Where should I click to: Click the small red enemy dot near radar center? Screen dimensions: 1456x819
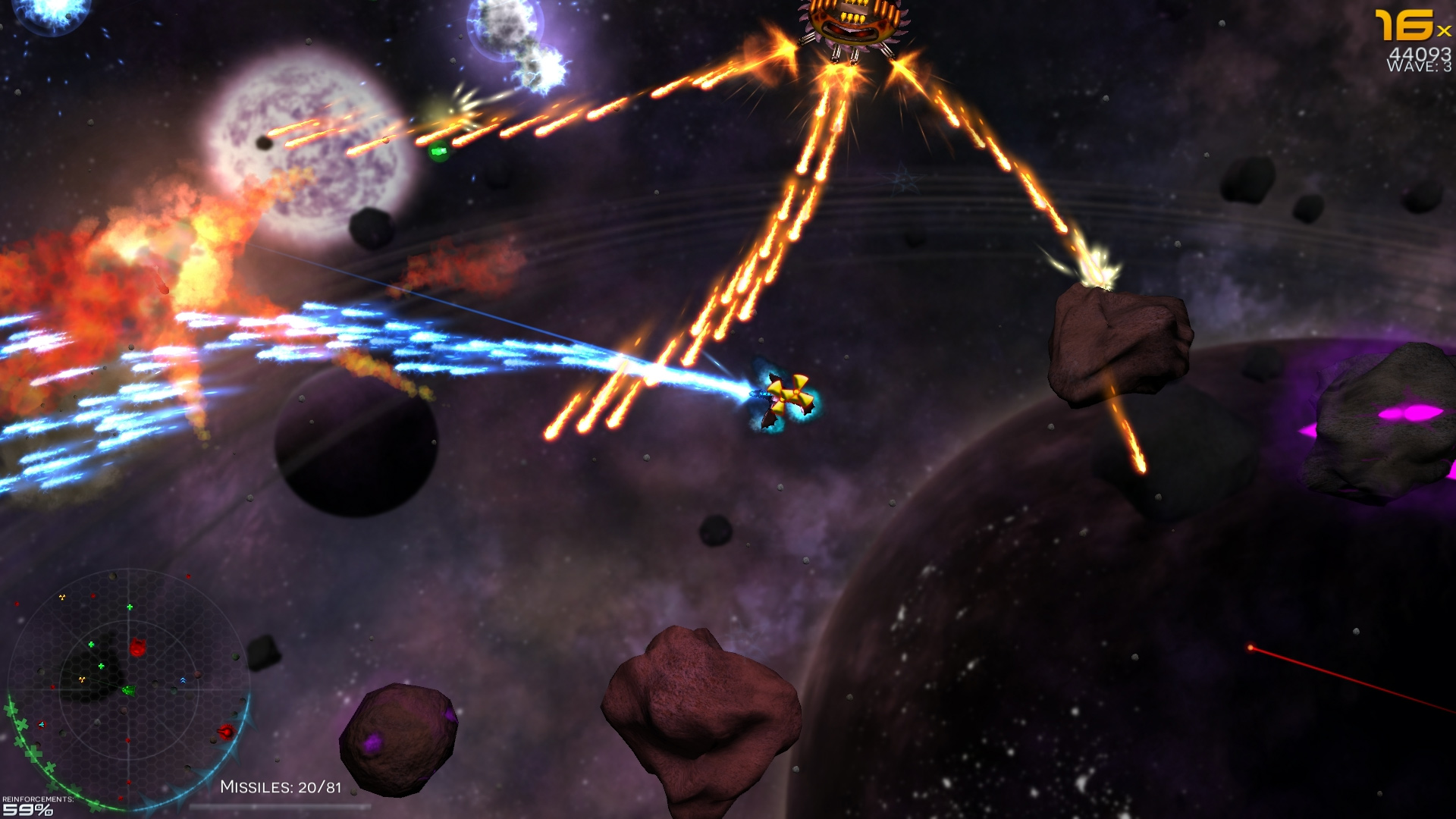point(127,739)
